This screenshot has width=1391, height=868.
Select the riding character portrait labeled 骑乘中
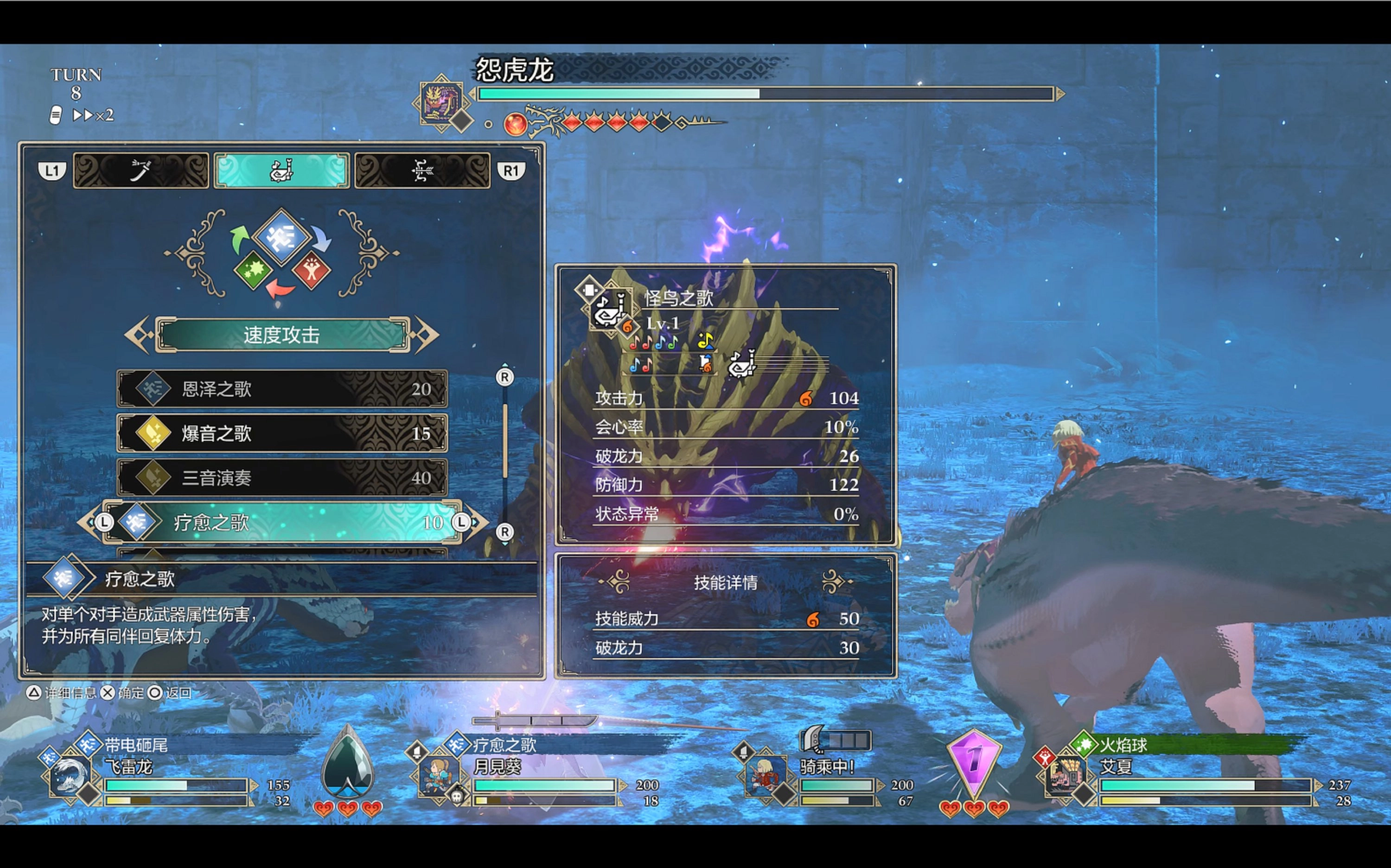point(765,775)
